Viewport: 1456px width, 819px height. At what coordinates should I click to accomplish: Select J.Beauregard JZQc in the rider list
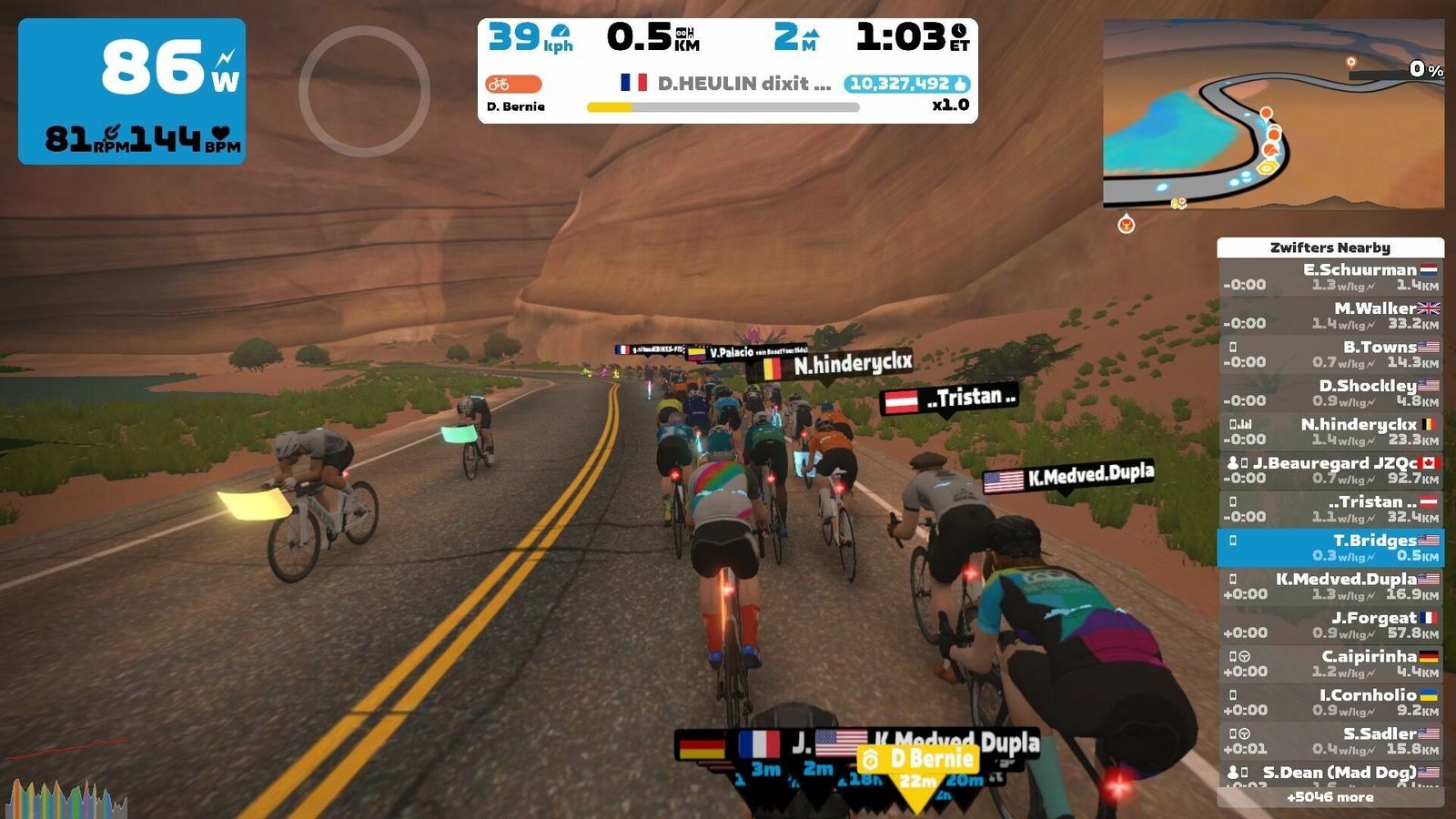click(x=1330, y=470)
